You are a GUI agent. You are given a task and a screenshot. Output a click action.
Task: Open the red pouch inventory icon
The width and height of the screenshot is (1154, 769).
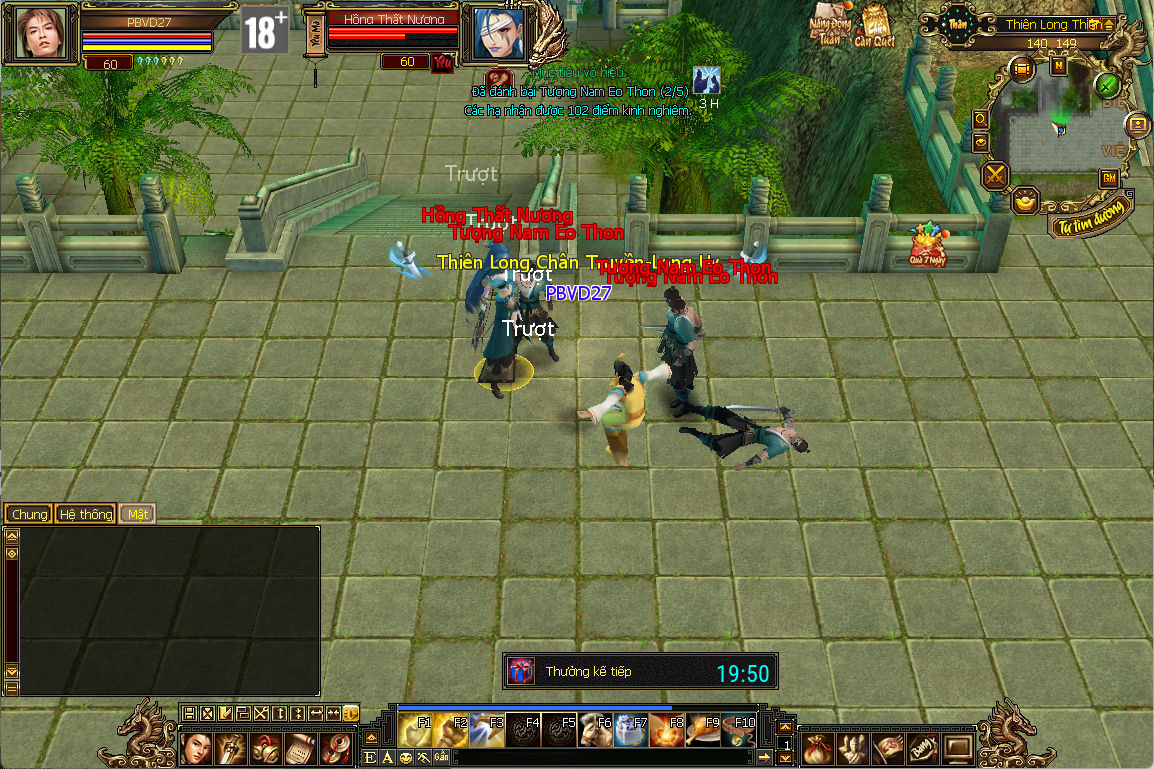pyautogui.click(x=815, y=746)
